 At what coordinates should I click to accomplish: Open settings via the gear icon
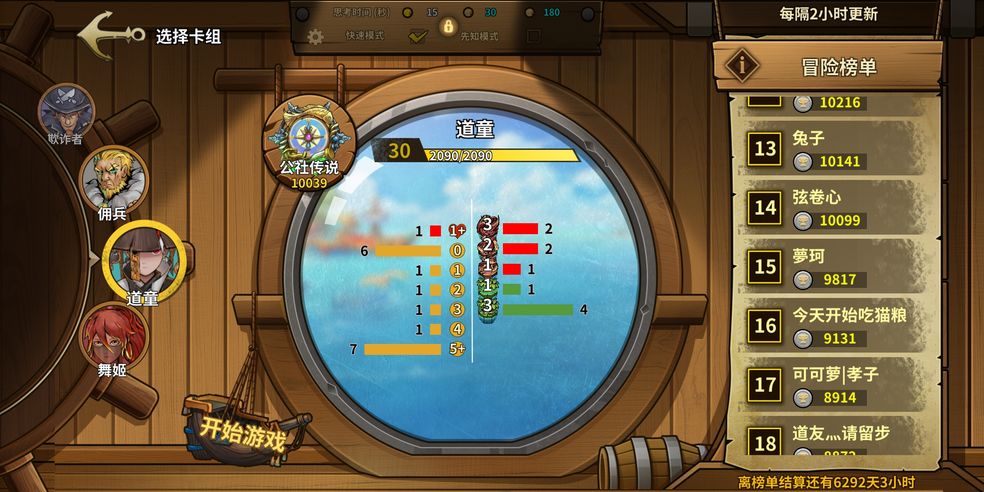pos(316,37)
